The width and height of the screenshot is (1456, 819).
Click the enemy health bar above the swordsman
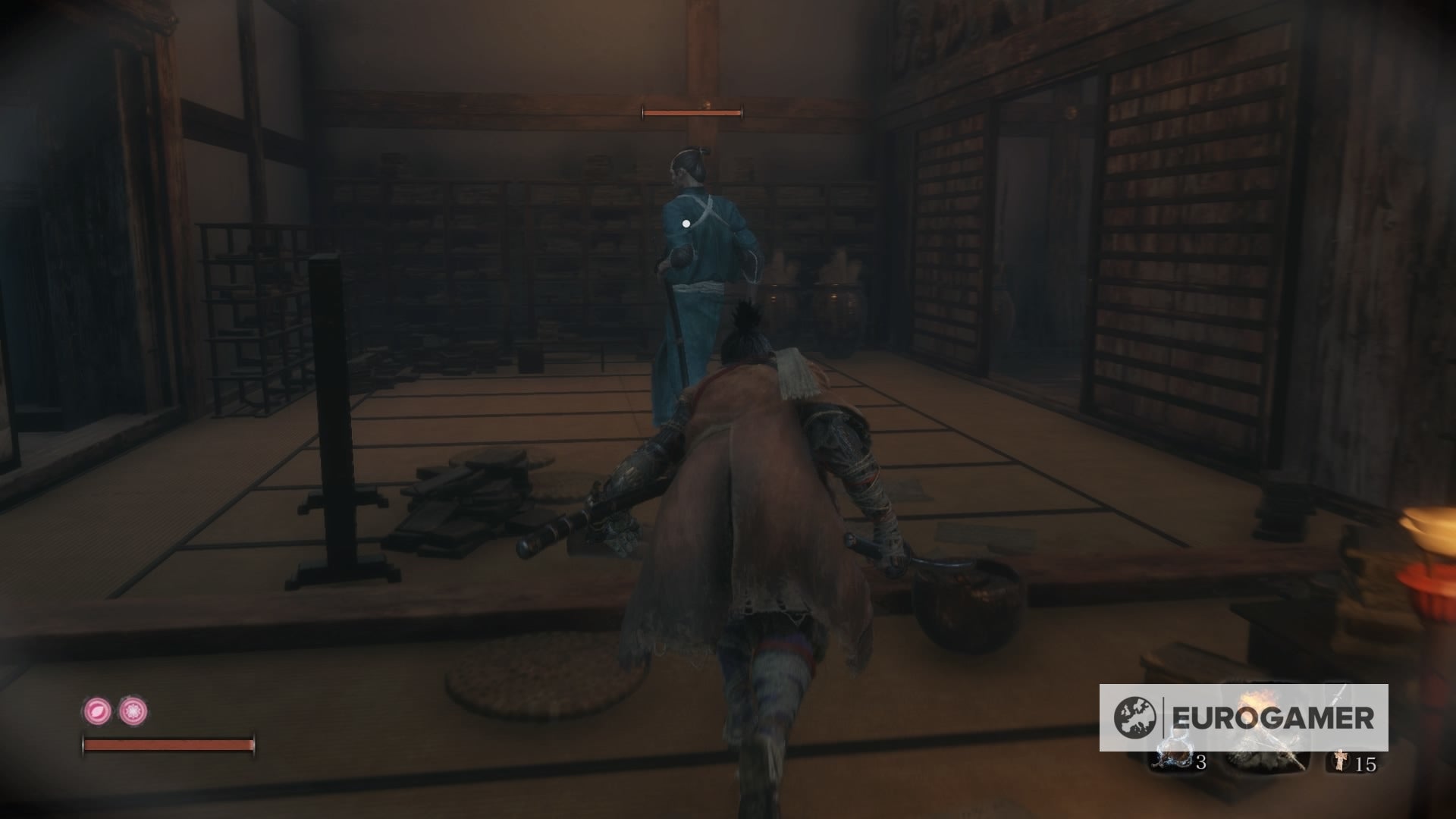[x=691, y=111]
